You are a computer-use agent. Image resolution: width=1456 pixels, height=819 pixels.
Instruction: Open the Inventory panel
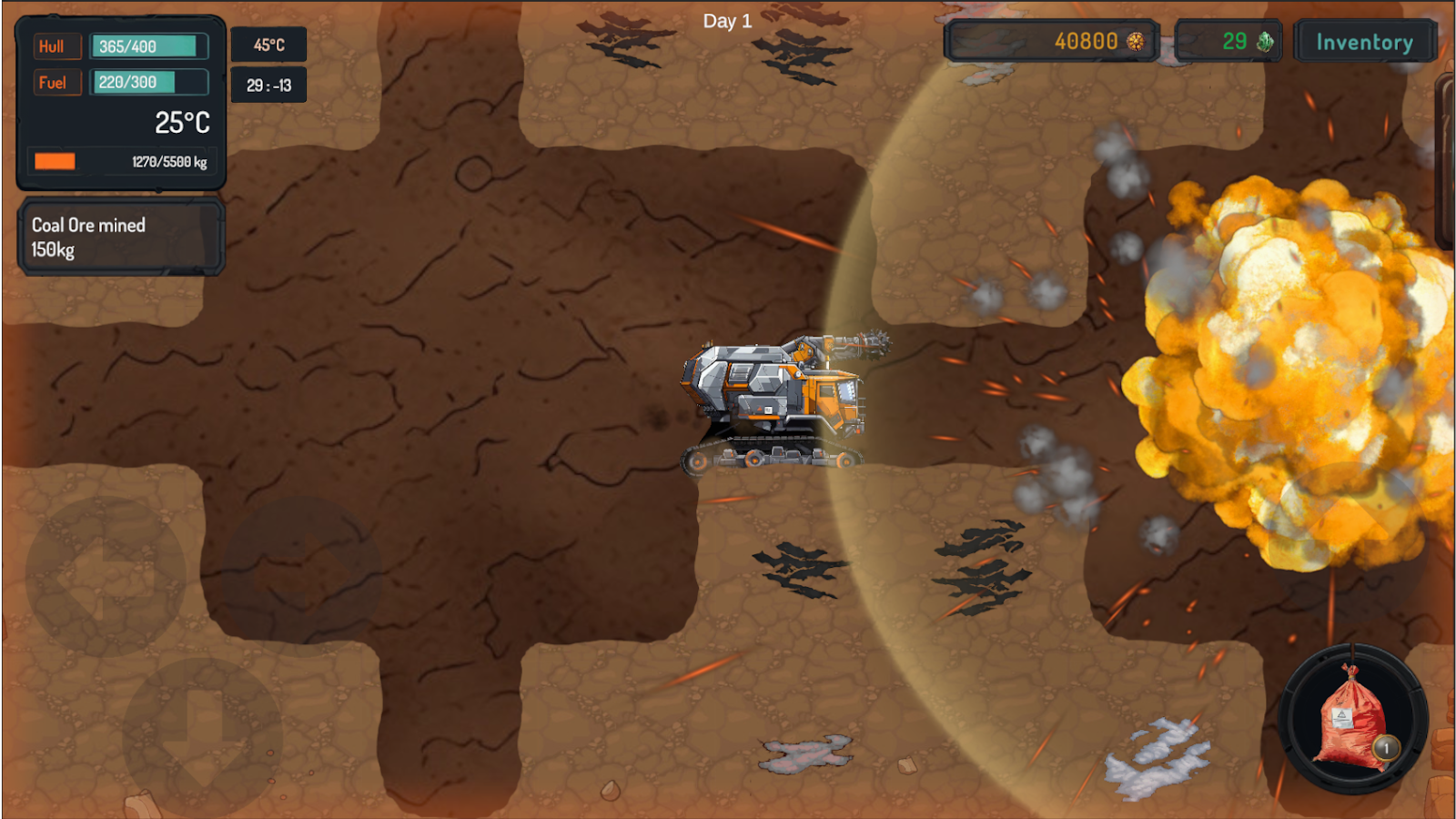[x=1364, y=42]
